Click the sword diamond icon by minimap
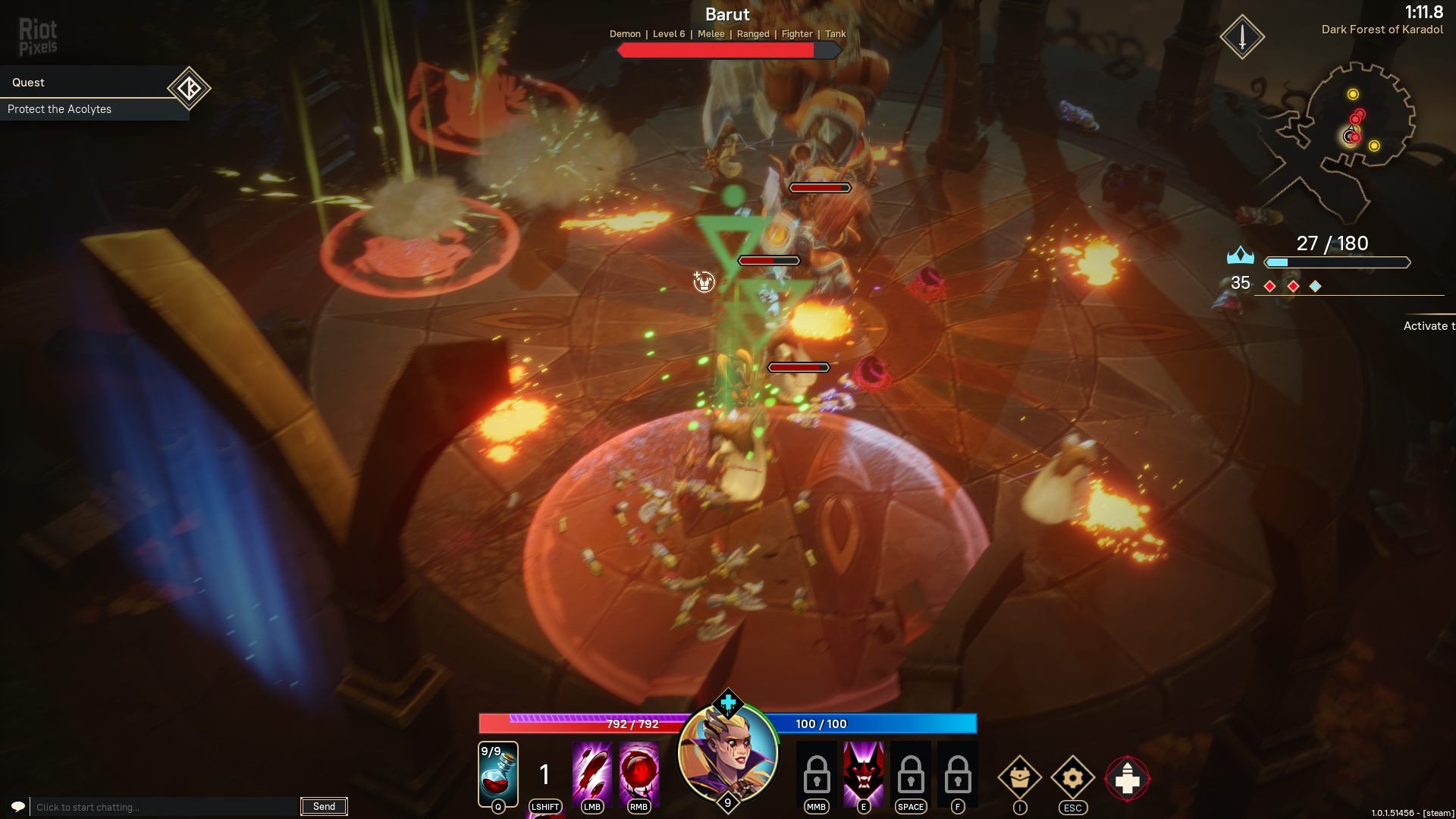The width and height of the screenshot is (1456, 819). (x=1242, y=36)
